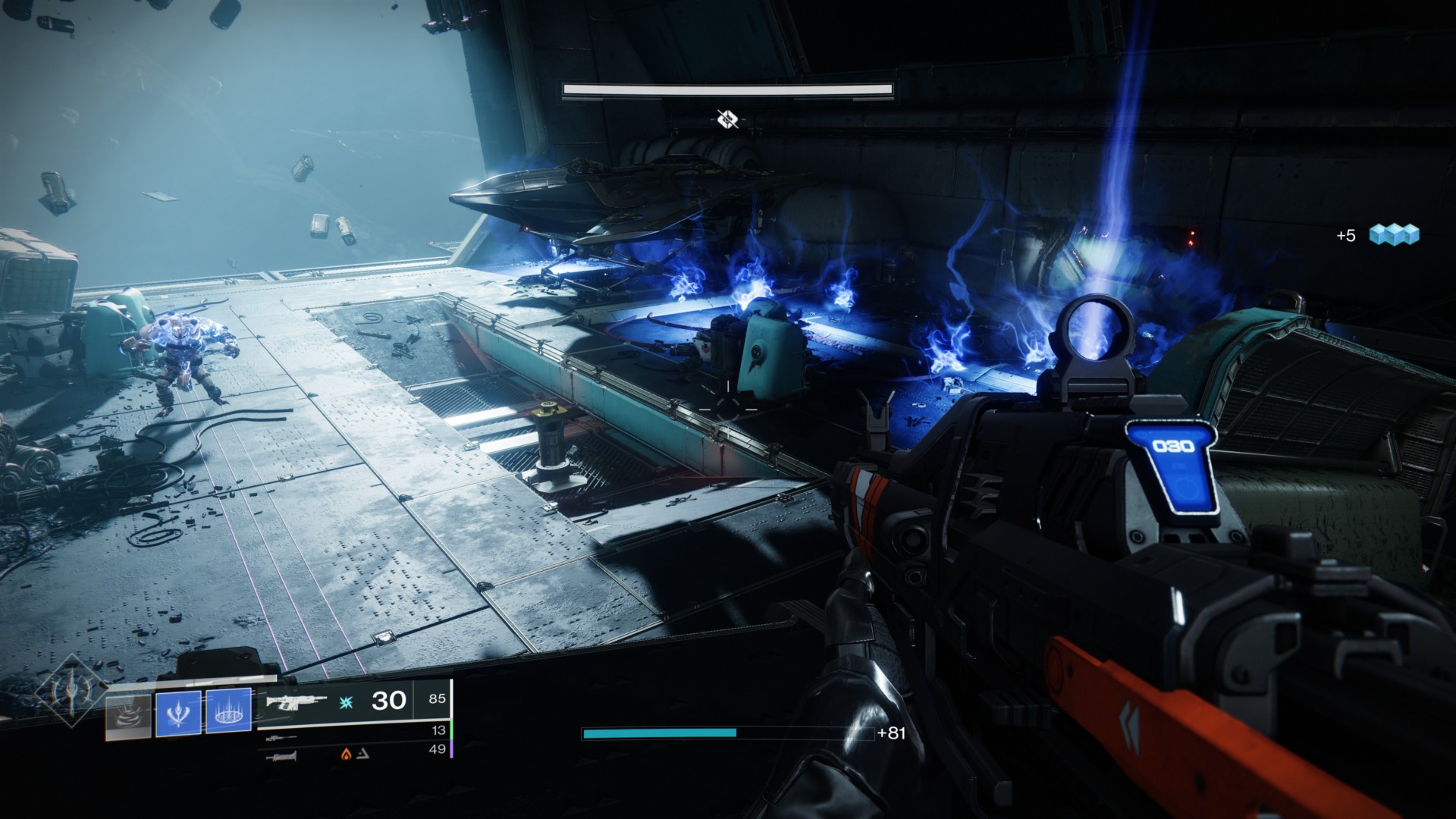The height and width of the screenshot is (819, 1456).
Task: Click the Stasis damage type star icon
Action: tap(345, 702)
